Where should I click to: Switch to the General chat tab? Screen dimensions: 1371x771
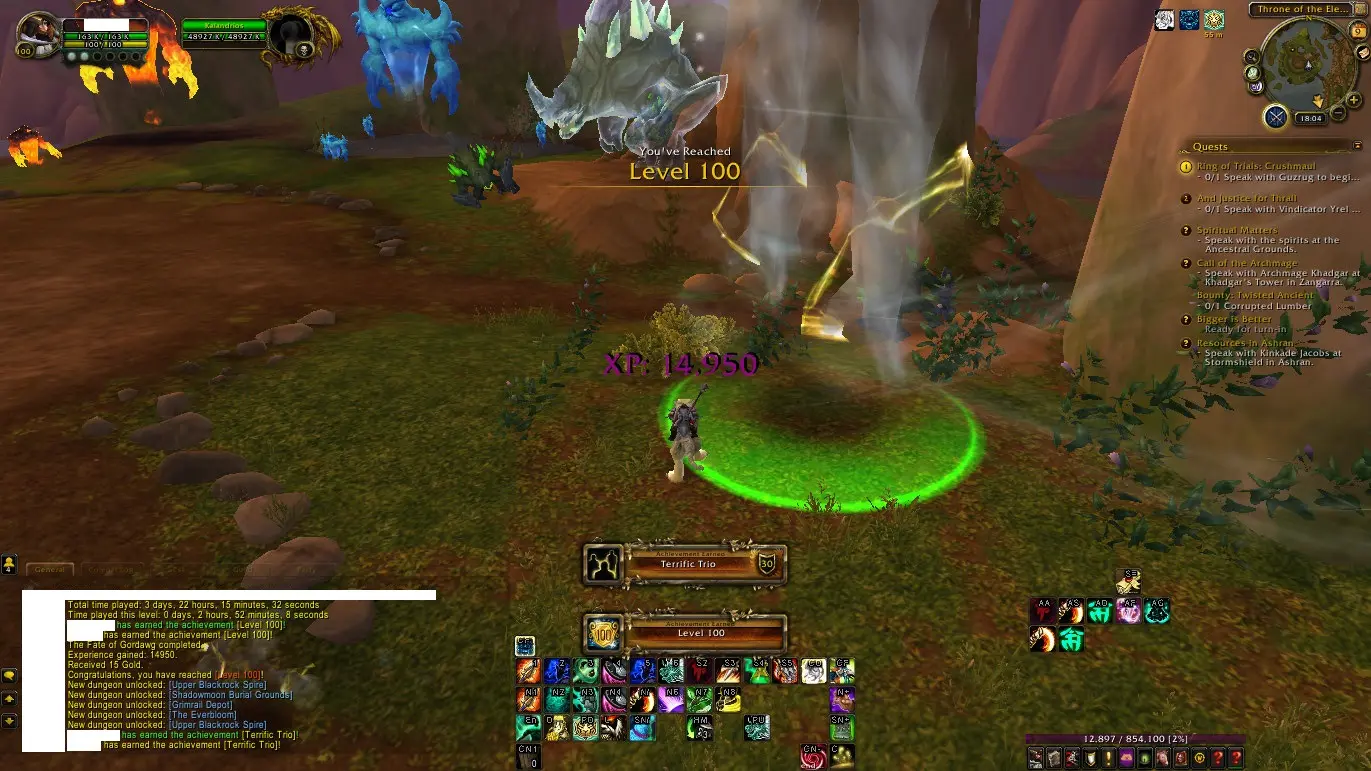(x=49, y=569)
